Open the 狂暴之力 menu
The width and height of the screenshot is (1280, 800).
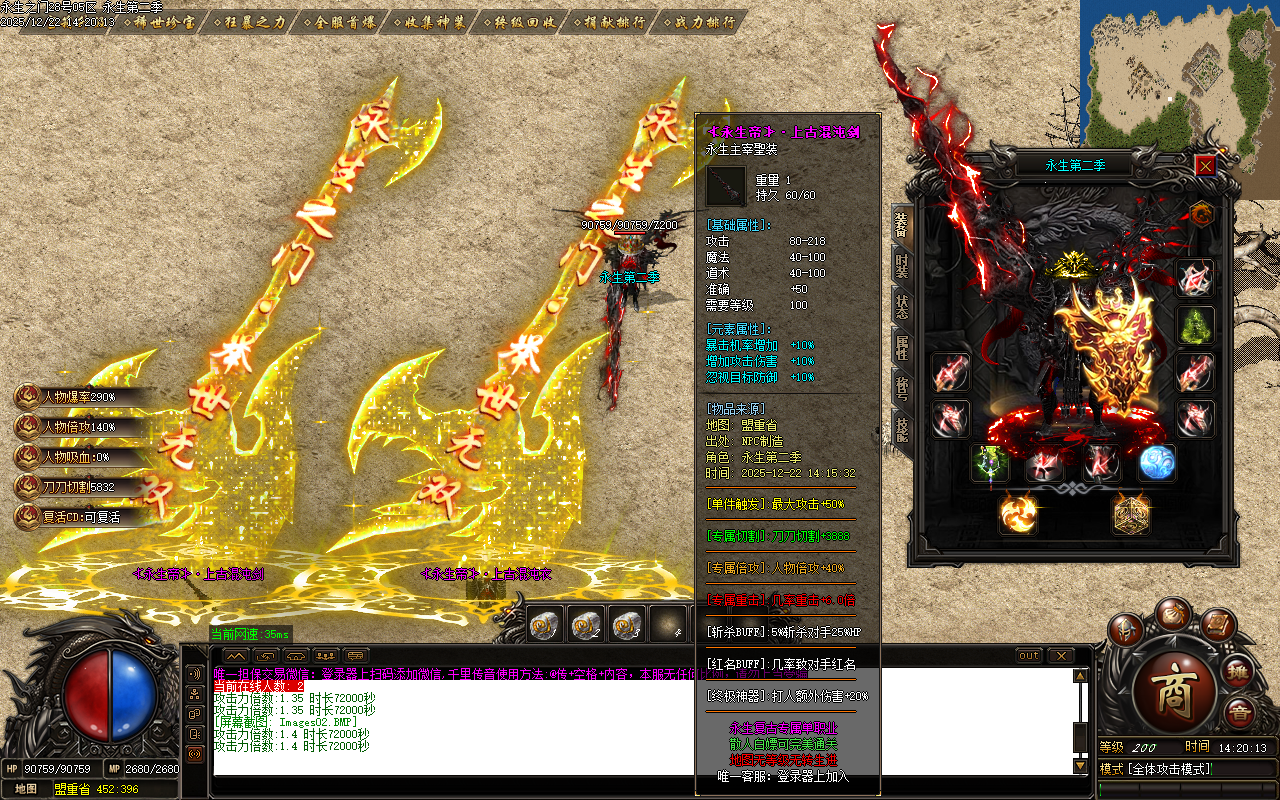[245, 22]
